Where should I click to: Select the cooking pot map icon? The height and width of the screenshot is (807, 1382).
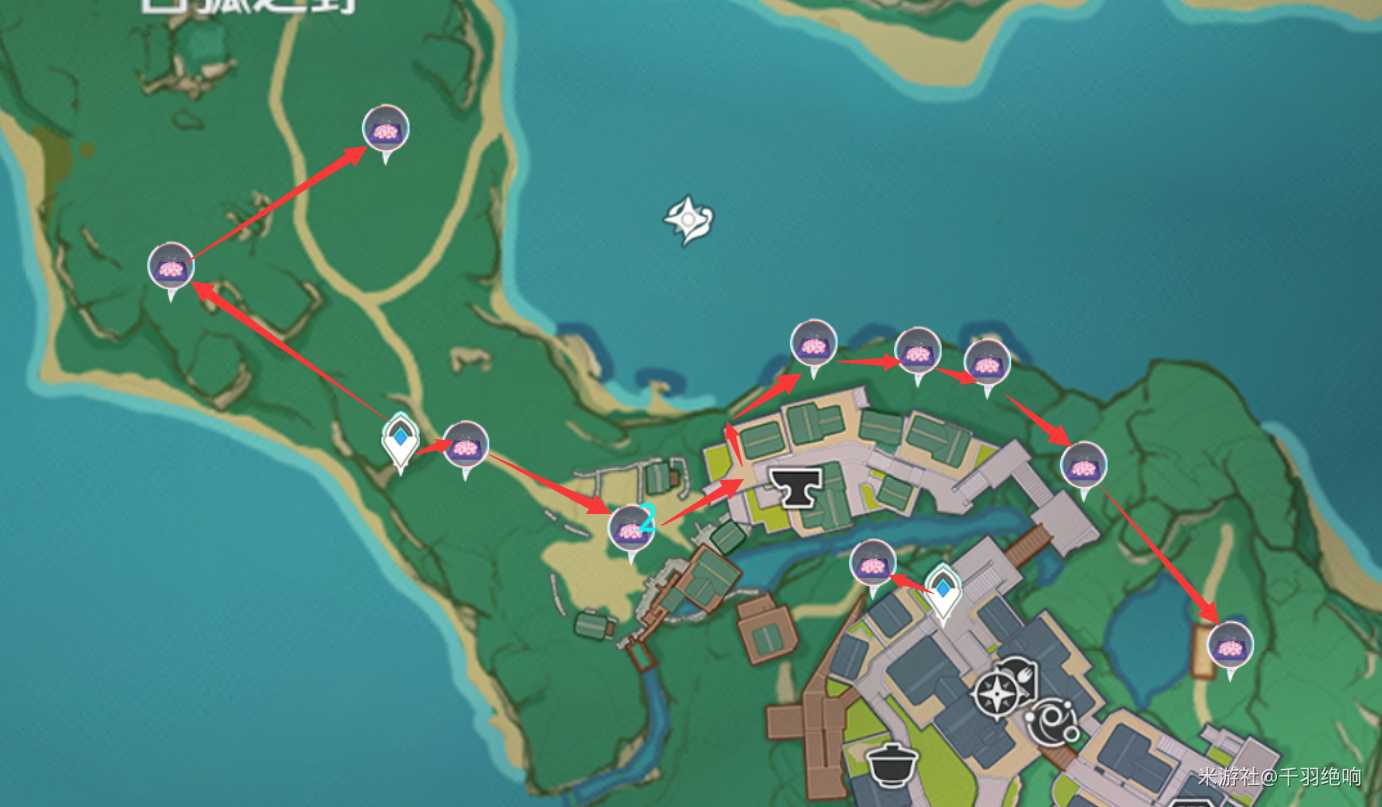point(892,765)
